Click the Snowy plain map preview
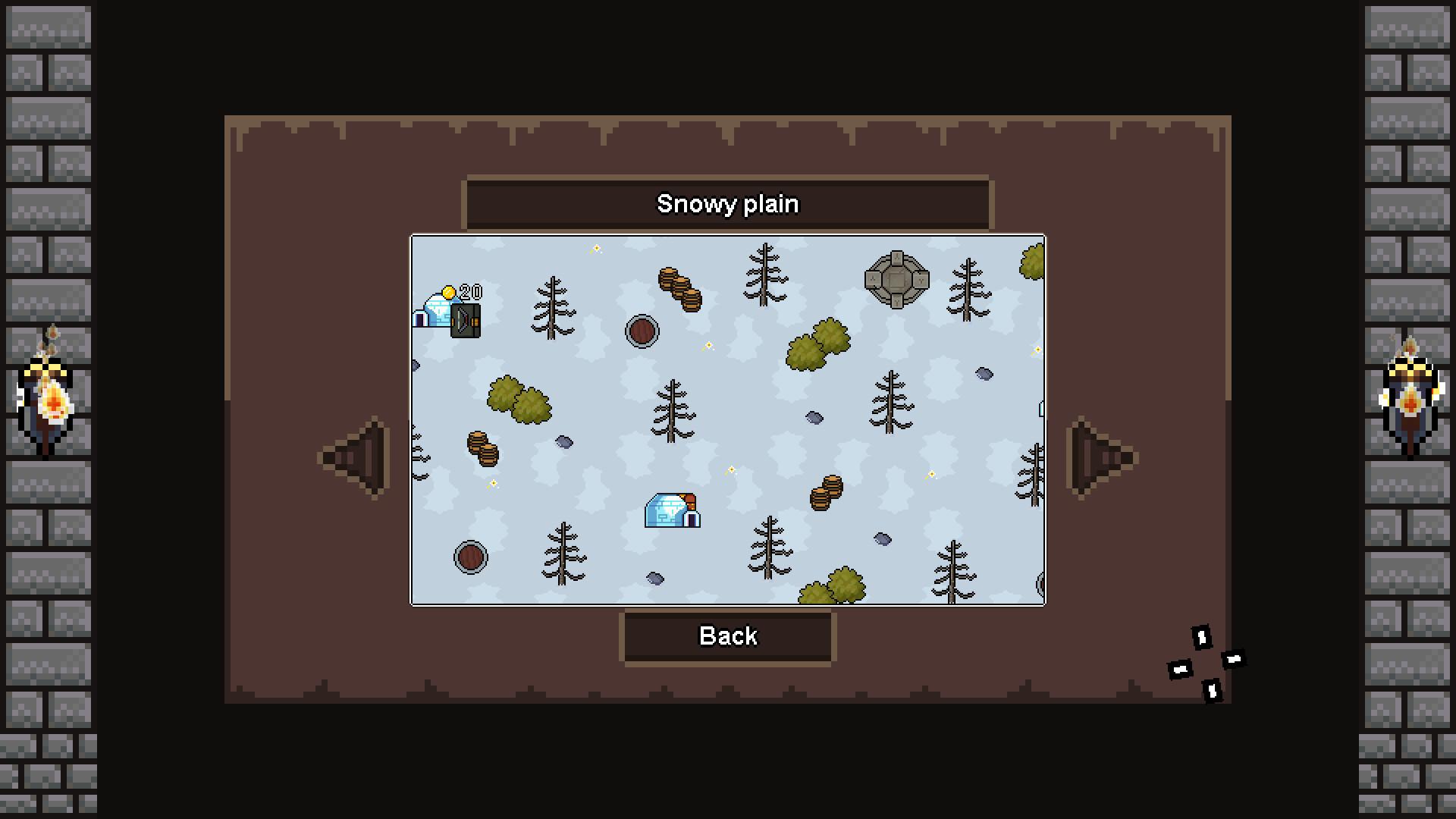Screen dimensions: 1456x819 click(727, 421)
